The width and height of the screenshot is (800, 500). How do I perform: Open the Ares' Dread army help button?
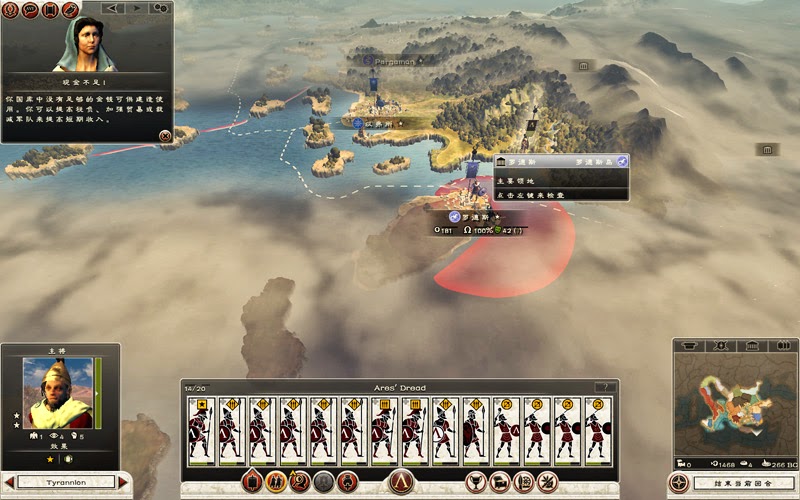pos(602,387)
